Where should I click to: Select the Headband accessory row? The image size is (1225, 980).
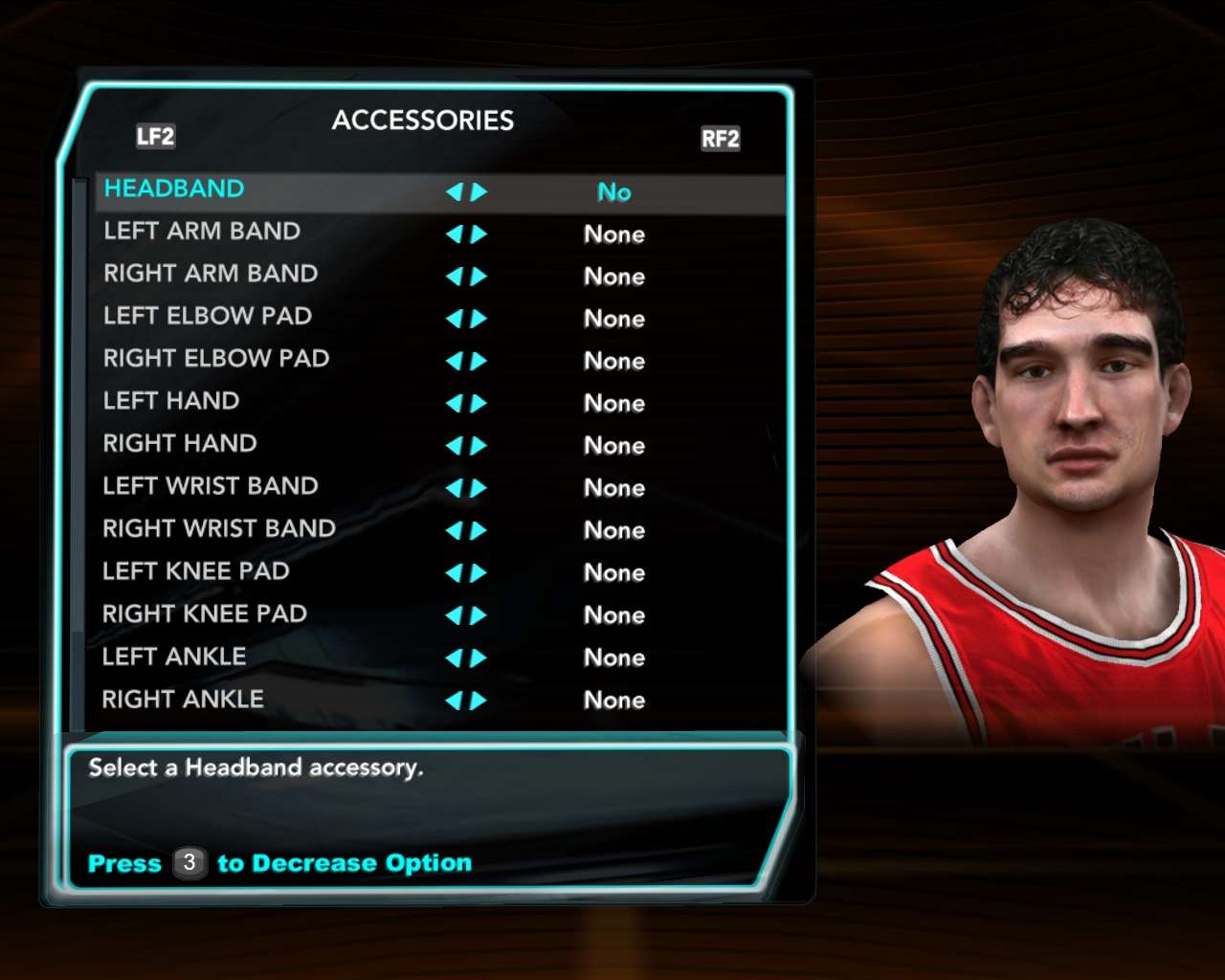174,189
